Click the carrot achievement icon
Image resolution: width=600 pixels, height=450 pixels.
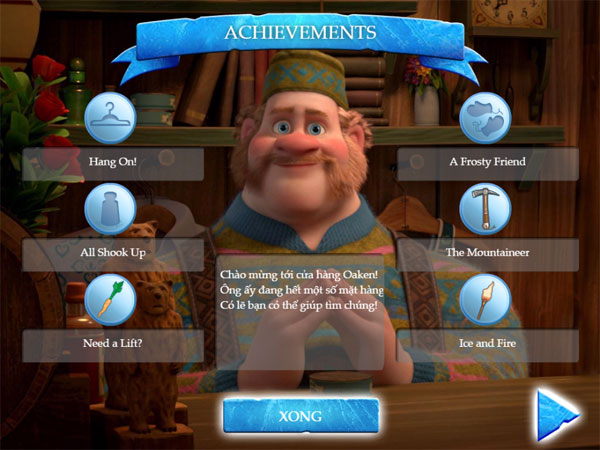coord(112,299)
